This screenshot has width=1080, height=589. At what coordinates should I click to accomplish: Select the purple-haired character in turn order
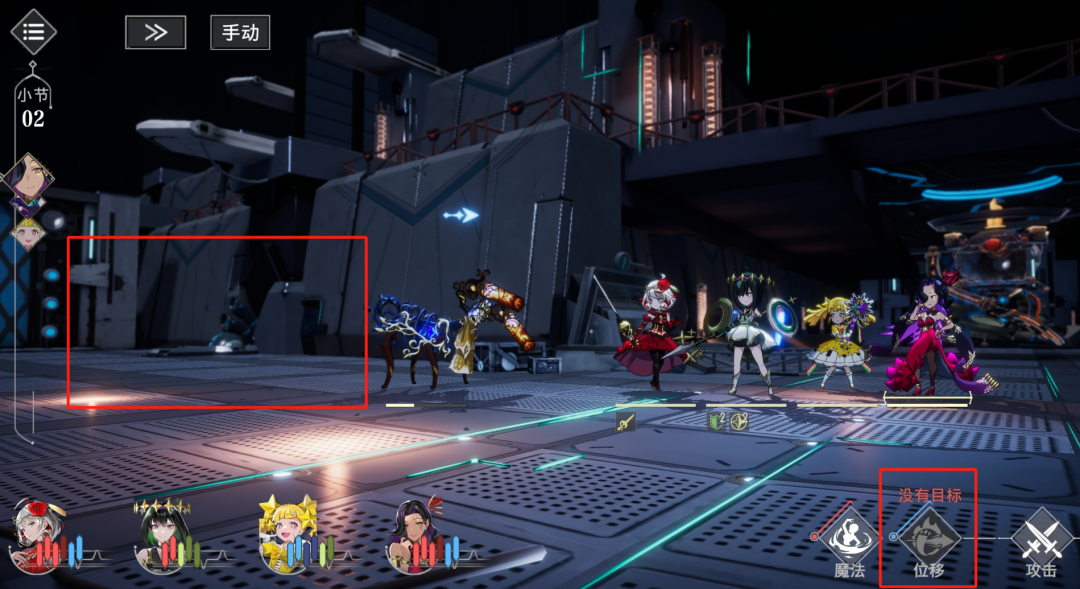click(27, 181)
